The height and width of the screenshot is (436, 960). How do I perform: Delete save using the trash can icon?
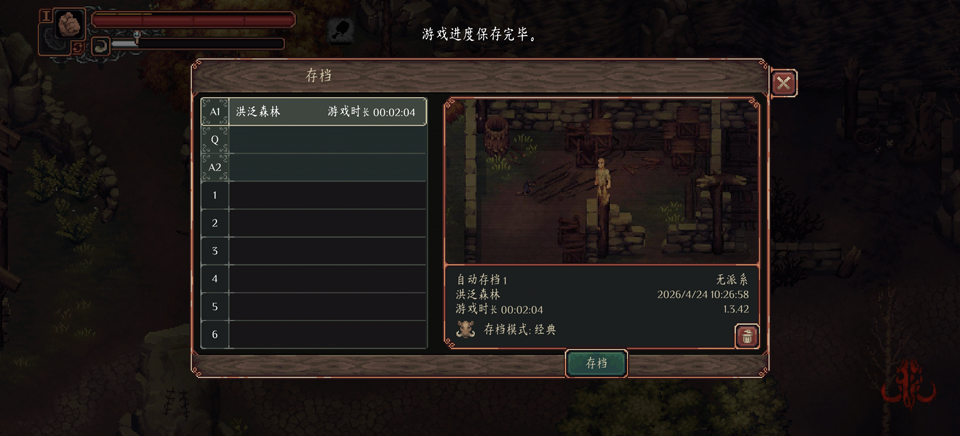(x=746, y=336)
